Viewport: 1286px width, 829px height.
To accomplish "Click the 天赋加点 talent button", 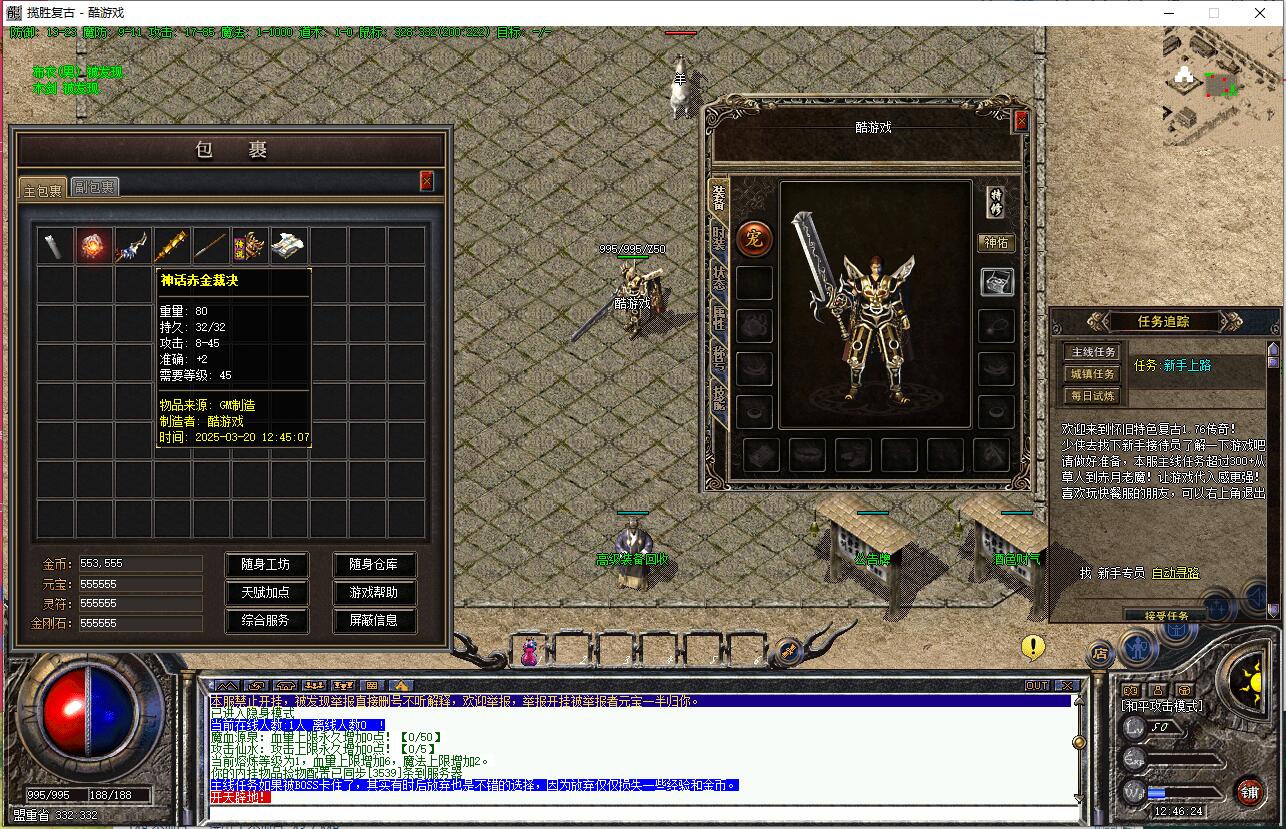I will click(265, 592).
